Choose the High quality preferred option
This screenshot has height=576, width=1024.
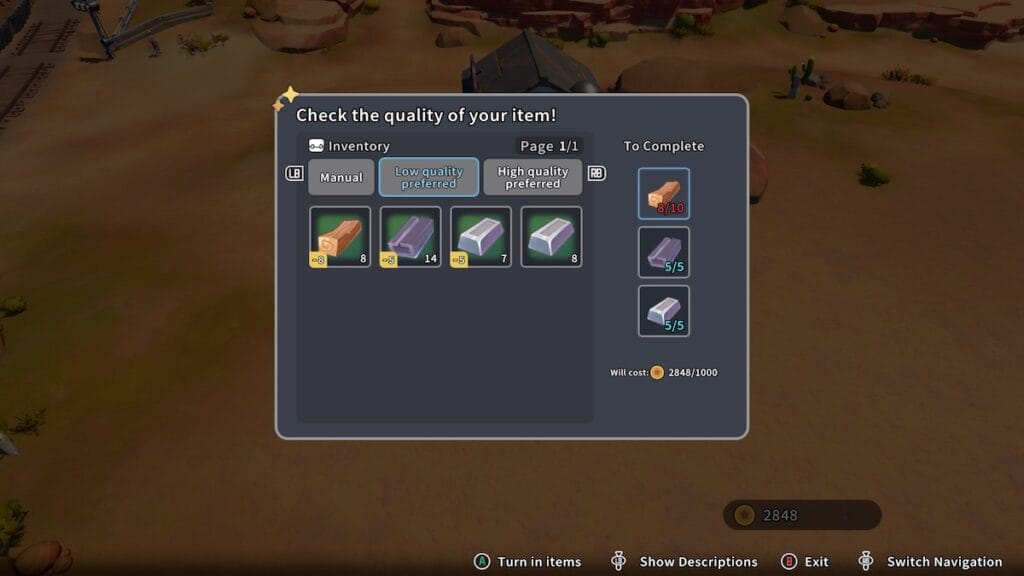[532, 178]
